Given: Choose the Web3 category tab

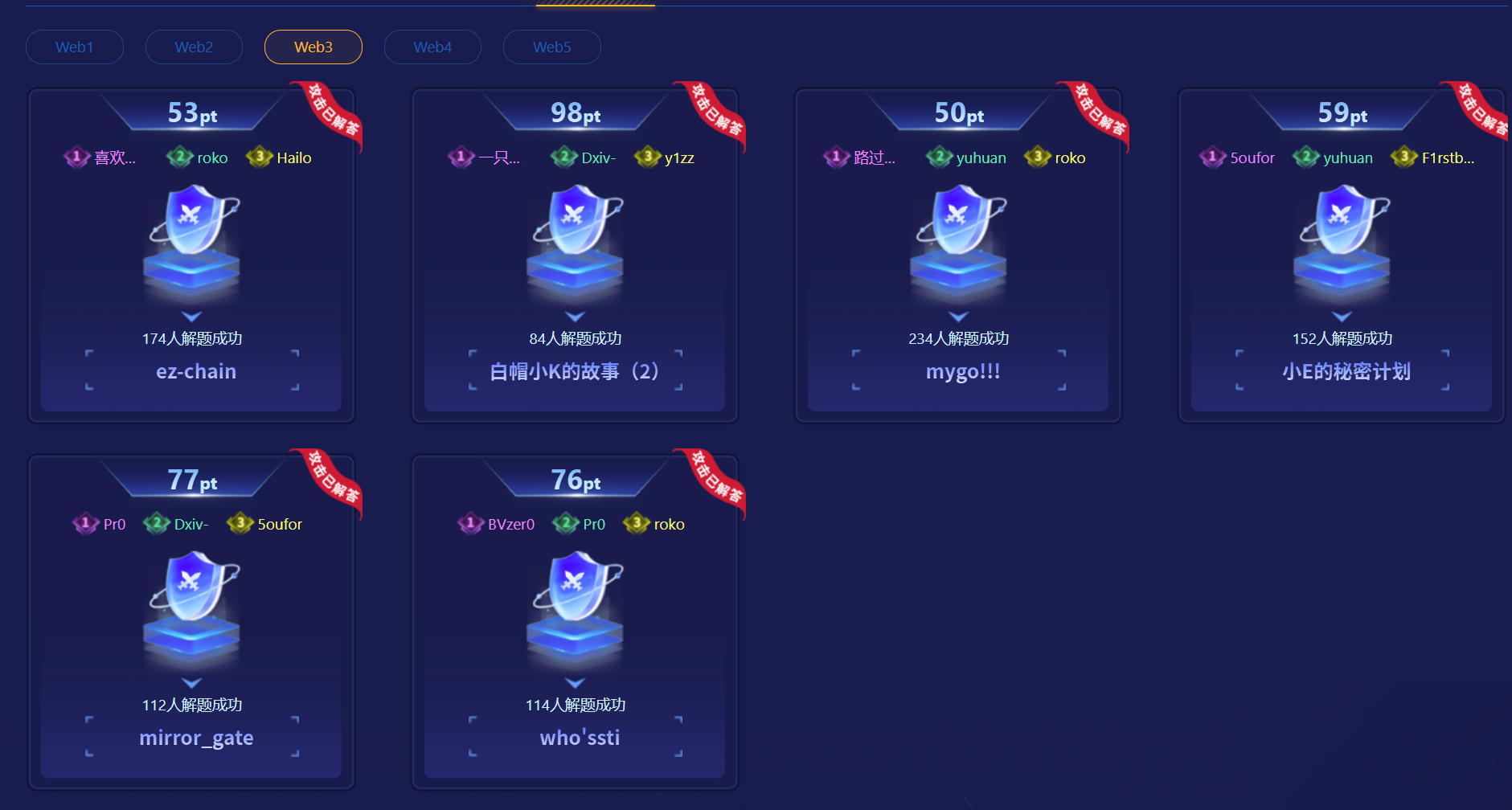Looking at the screenshot, I should click(313, 47).
